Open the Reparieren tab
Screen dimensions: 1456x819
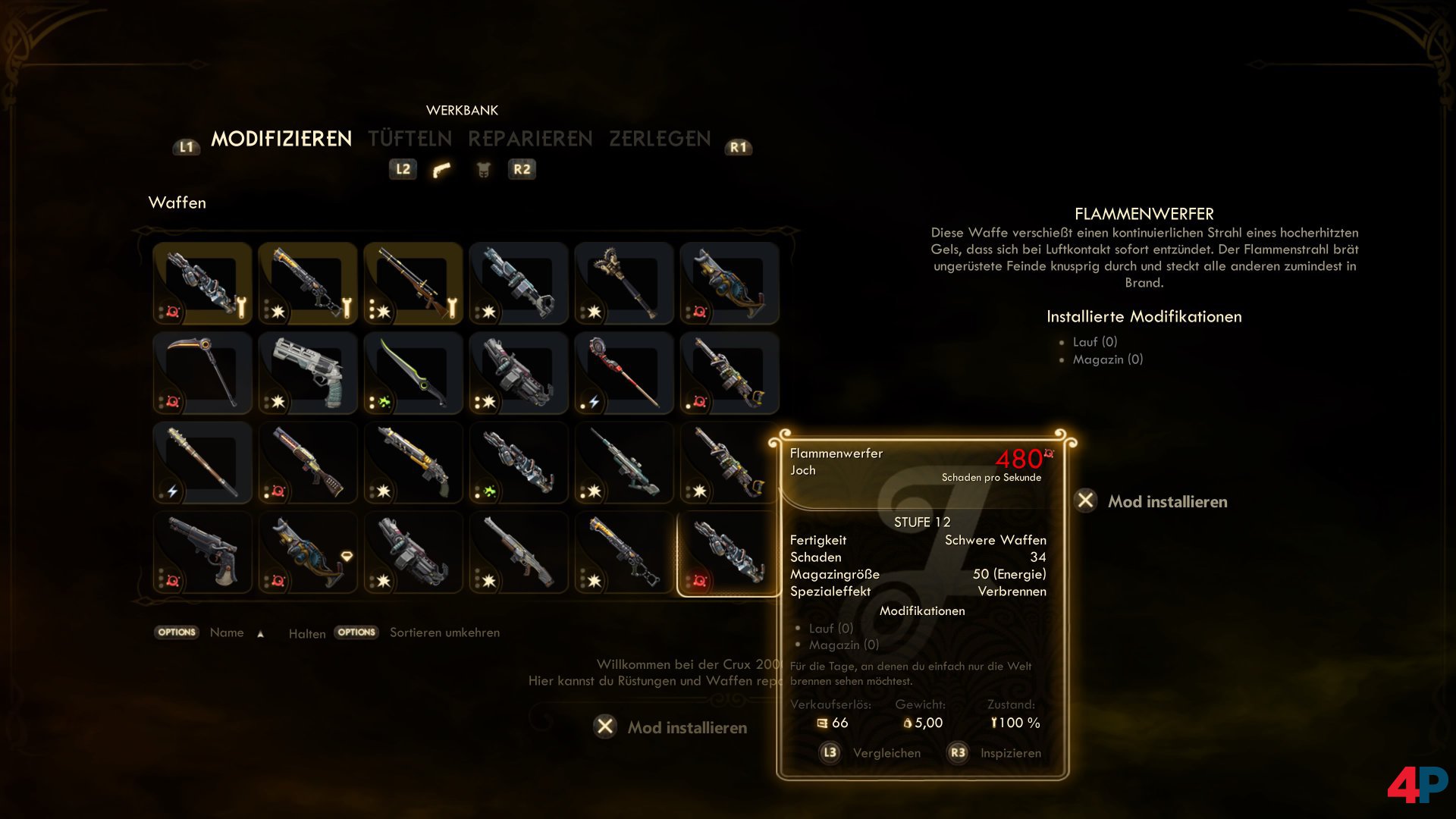tap(530, 139)
